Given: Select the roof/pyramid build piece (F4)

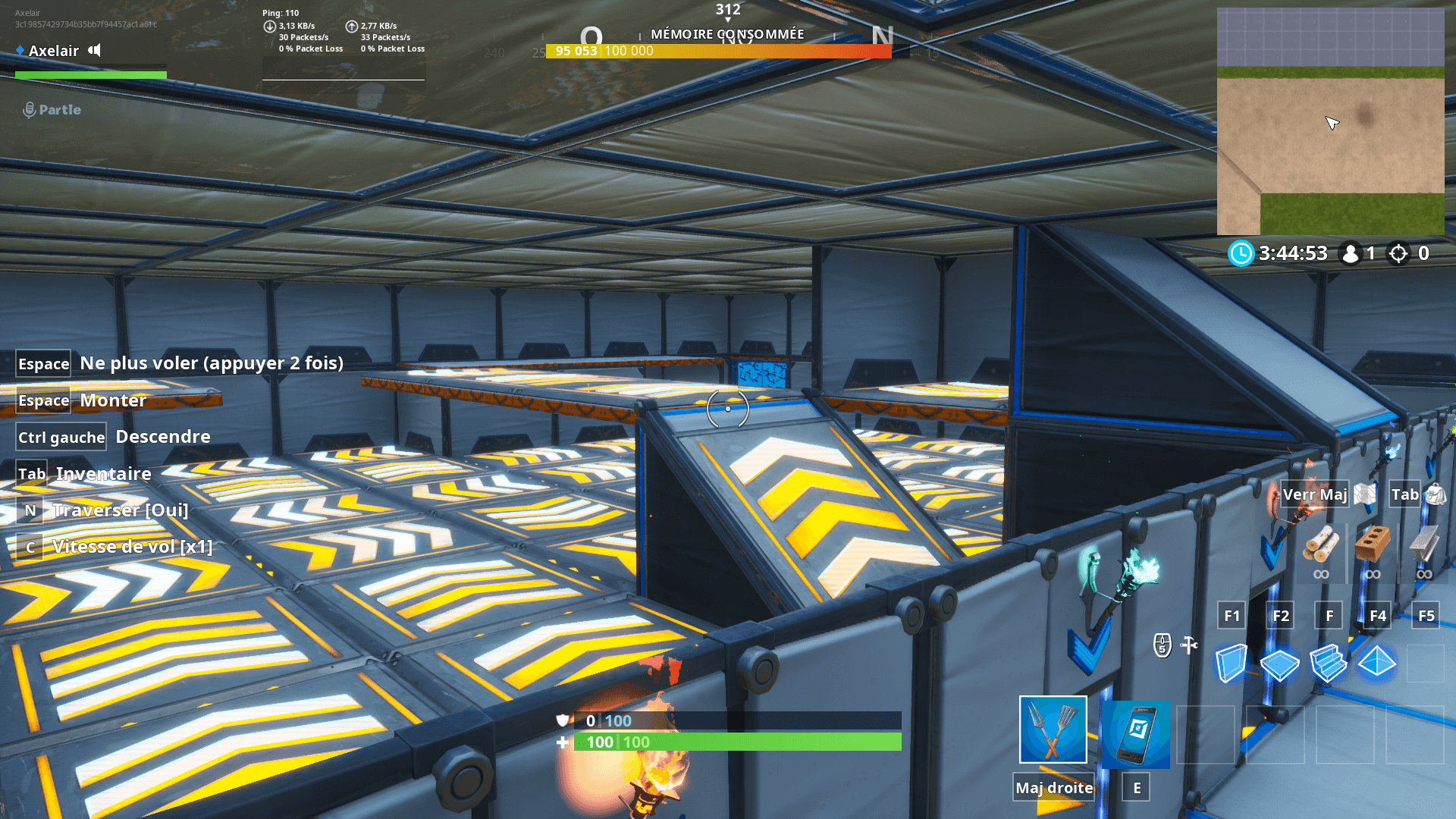Looking at the screenshot, I should [x=1377, y=664].
